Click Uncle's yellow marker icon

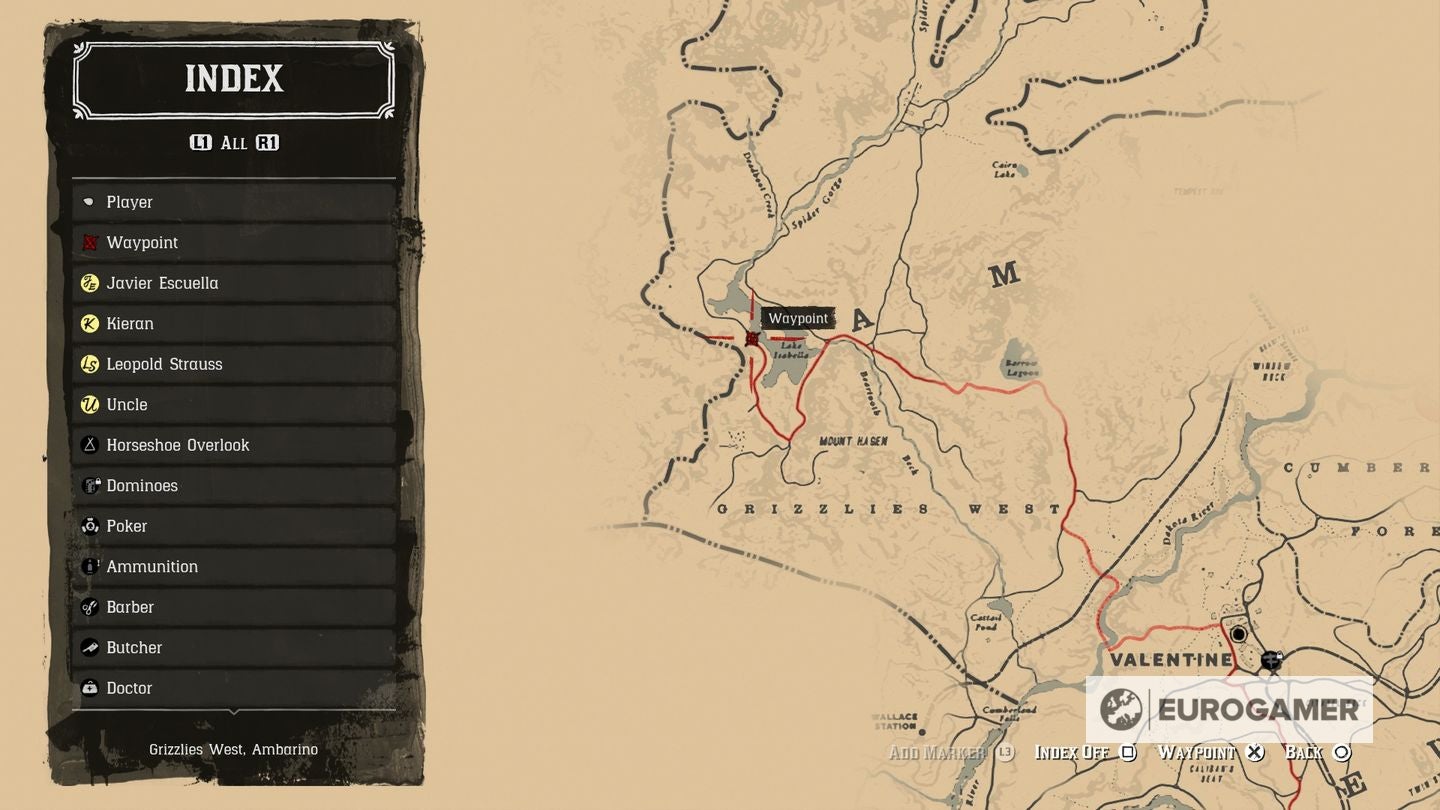(90, 404)
